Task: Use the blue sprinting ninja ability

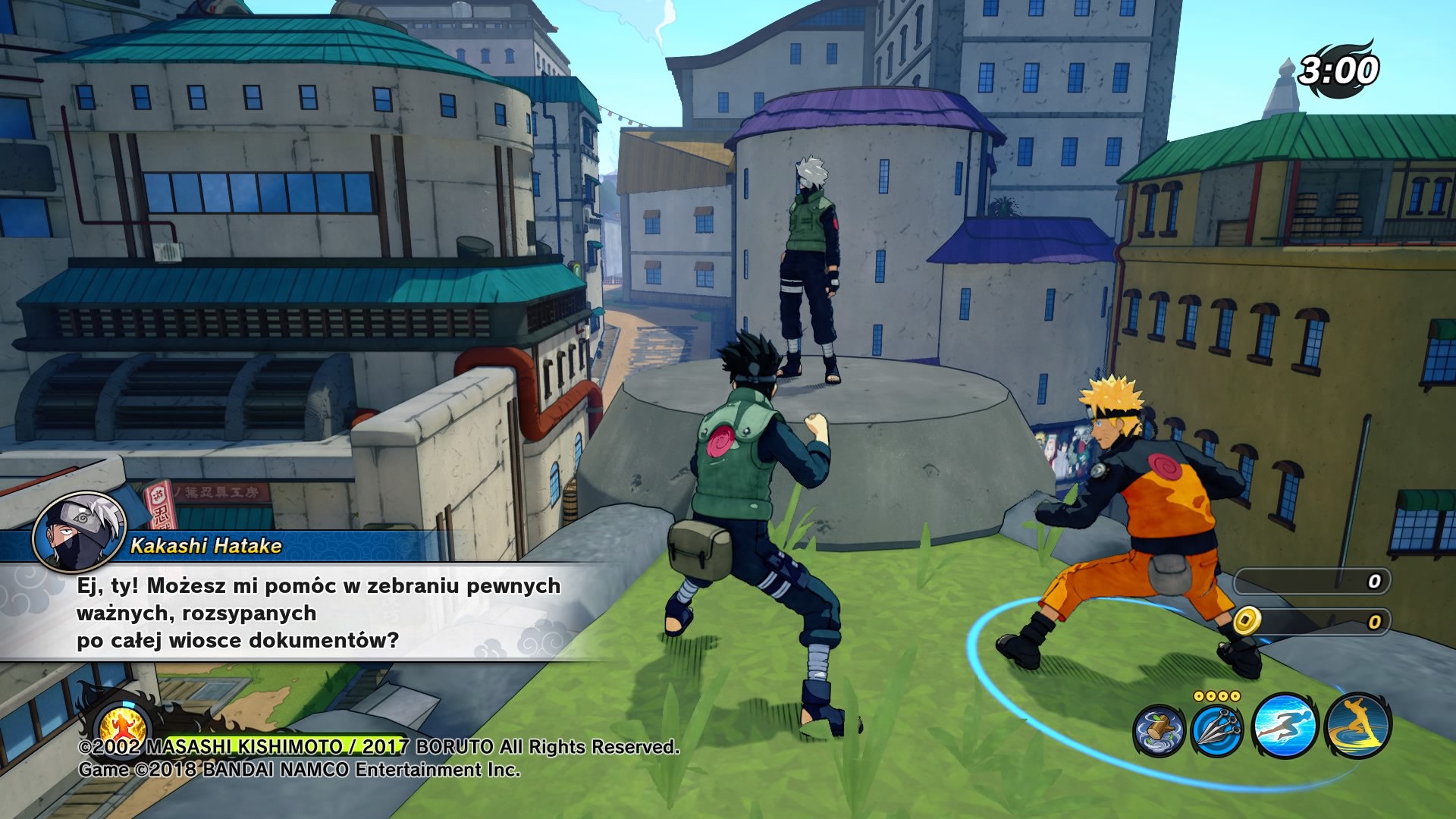Action: 1284,726
